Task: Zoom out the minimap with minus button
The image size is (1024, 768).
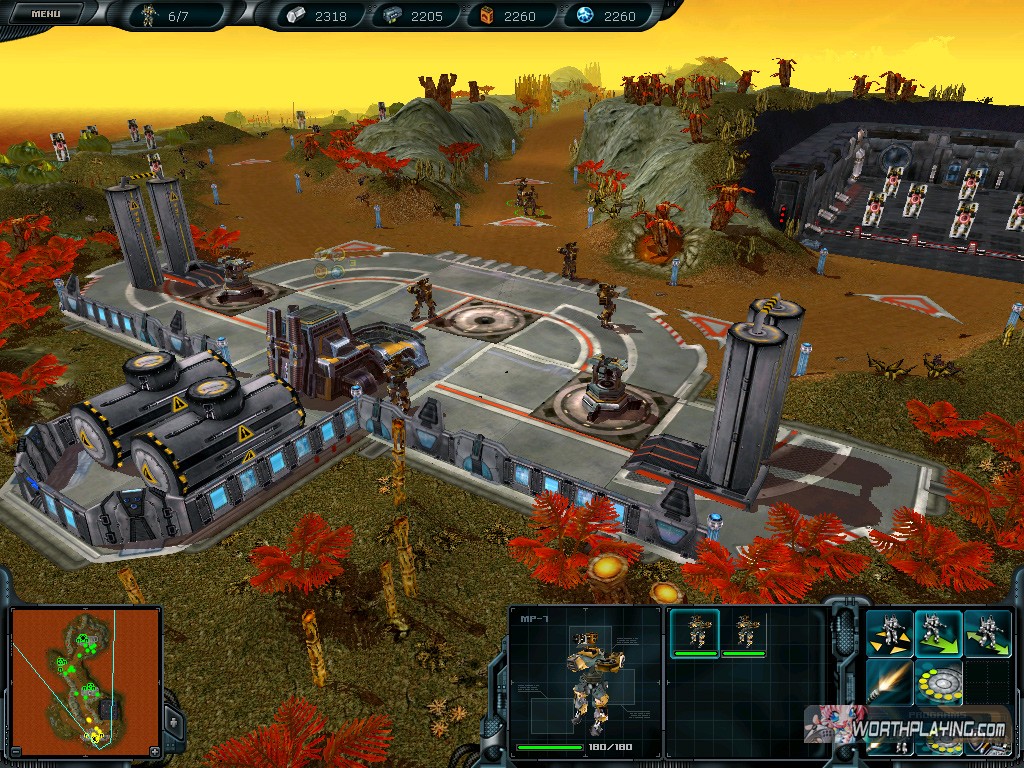Action: click(17, 751)
